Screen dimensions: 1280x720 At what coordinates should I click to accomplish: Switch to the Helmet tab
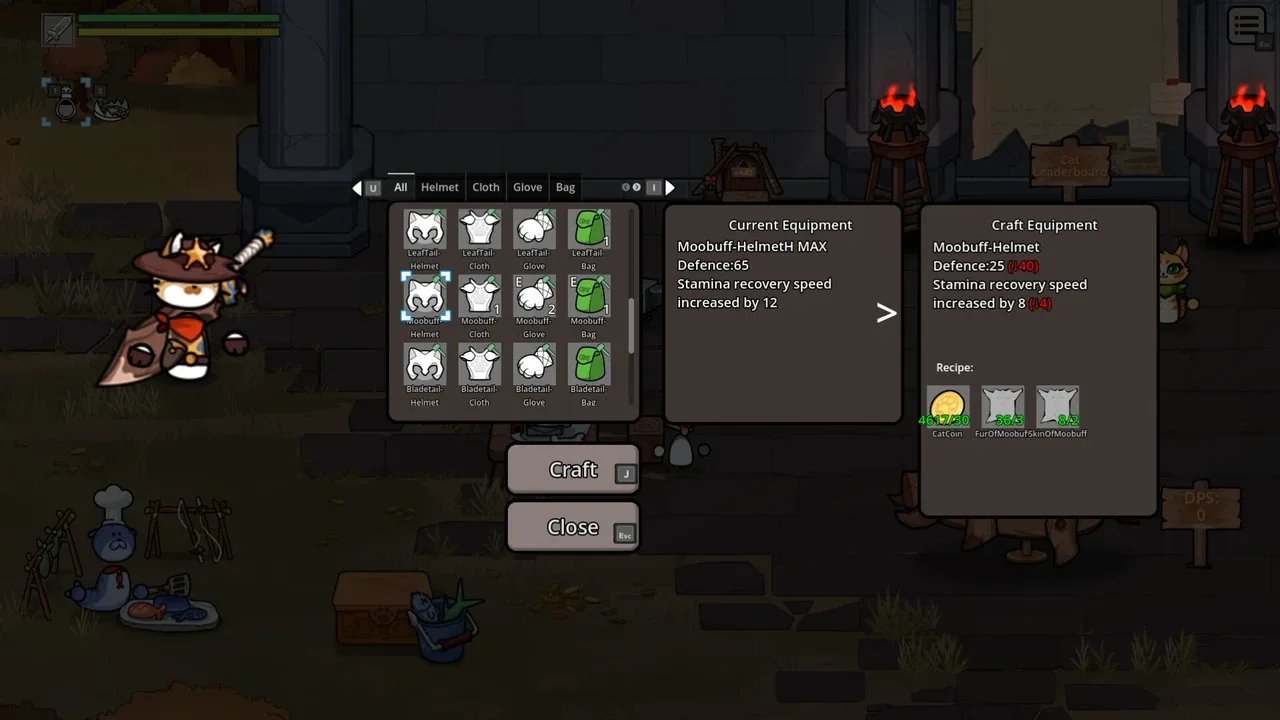[x=440, y=187]
